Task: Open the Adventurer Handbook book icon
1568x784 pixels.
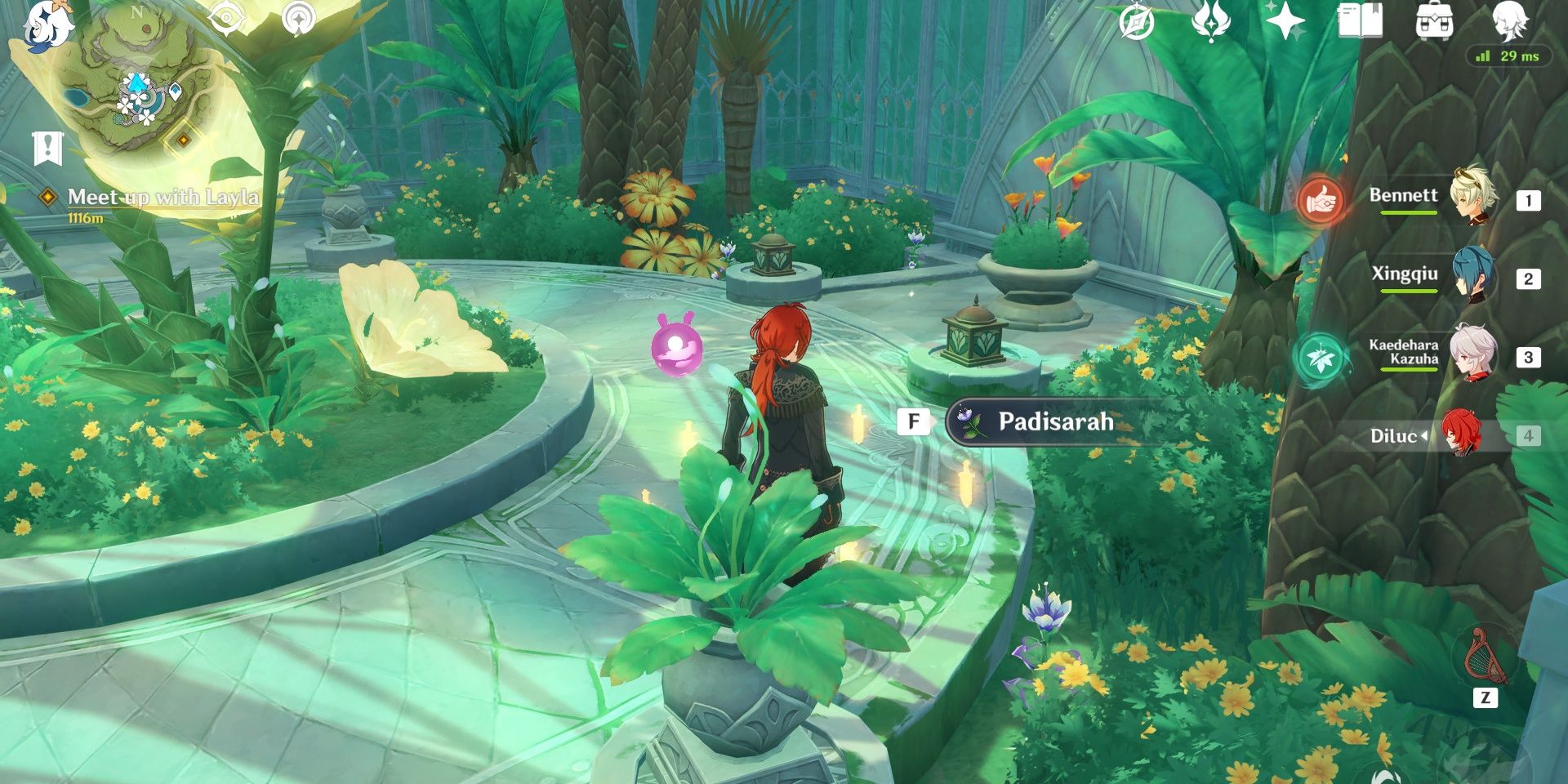Action: (1360, 21)
